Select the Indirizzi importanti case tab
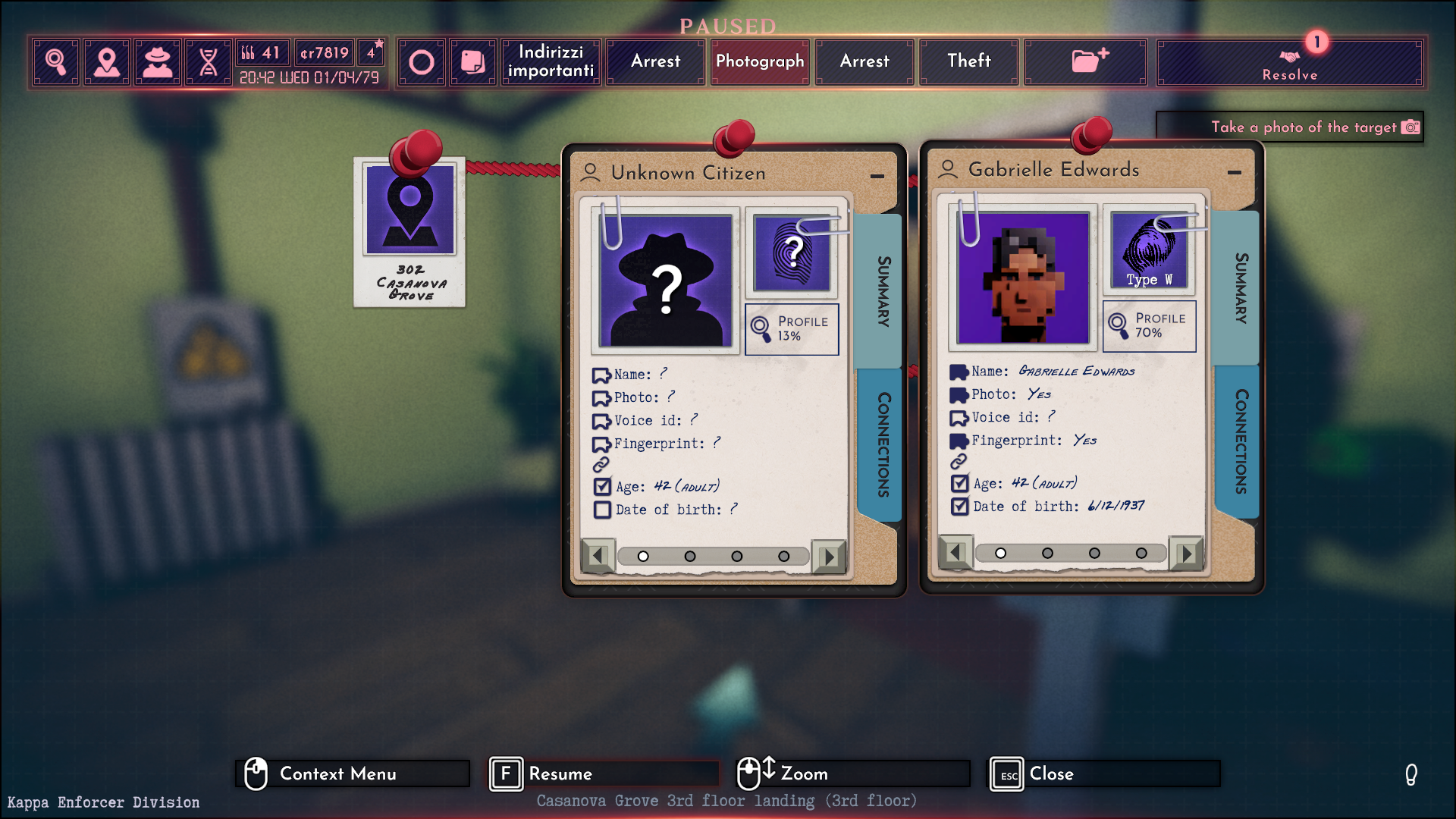The width and height of the screenshot is (1456, 819). tap(551, 61)
